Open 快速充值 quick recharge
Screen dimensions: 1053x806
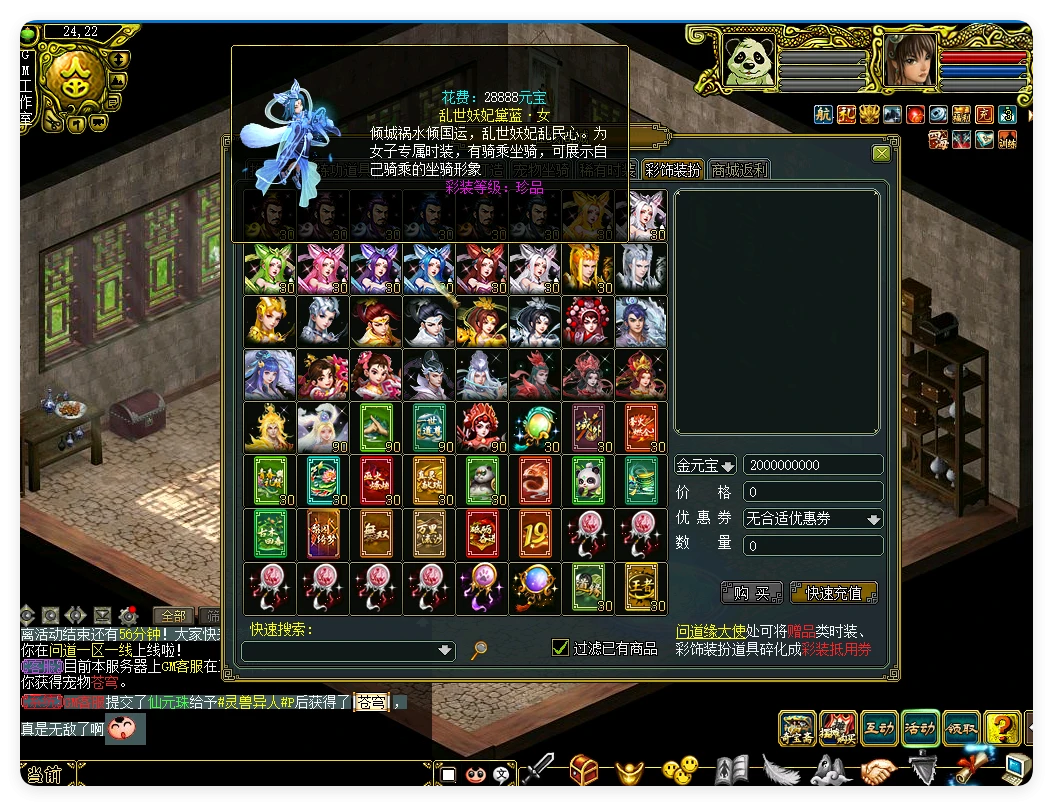click(x=833, y=593)
